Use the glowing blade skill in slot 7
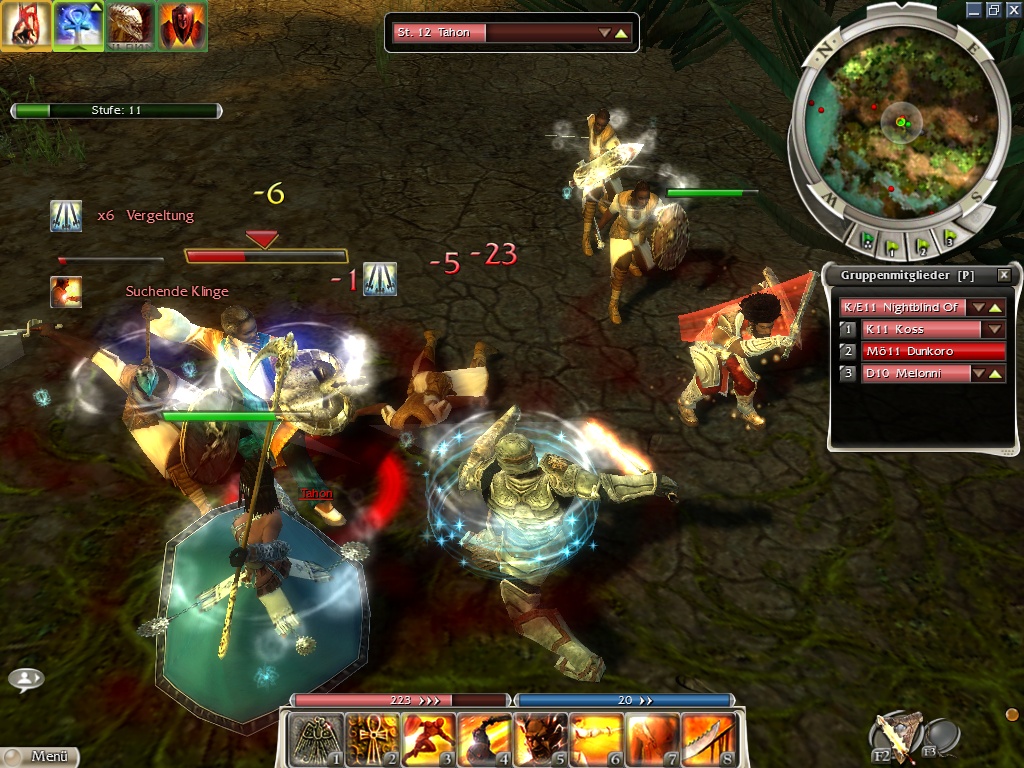 pyautogui.click(x=653, y=739)
